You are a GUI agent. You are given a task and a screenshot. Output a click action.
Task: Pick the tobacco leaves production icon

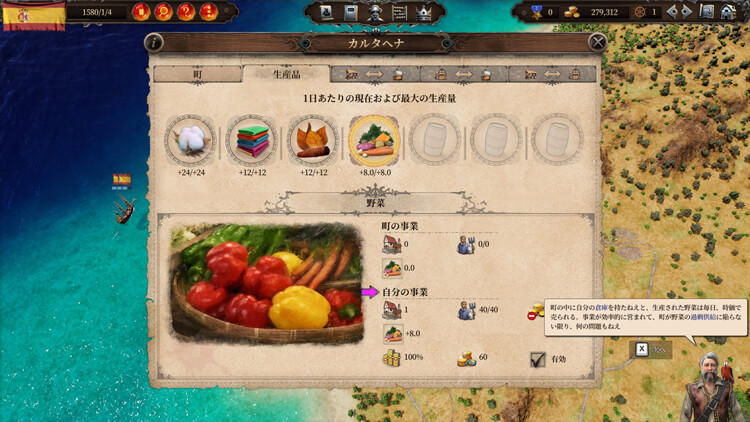pyautogui.click(x=313, y=140)
